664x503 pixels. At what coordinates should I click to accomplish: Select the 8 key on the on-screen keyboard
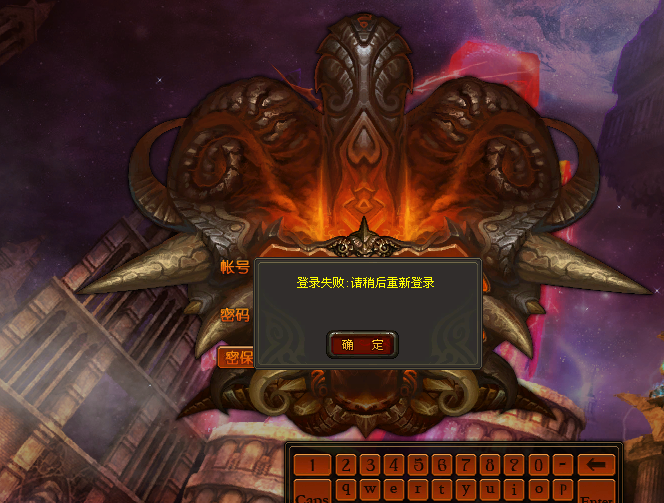[x=490, y=465]
